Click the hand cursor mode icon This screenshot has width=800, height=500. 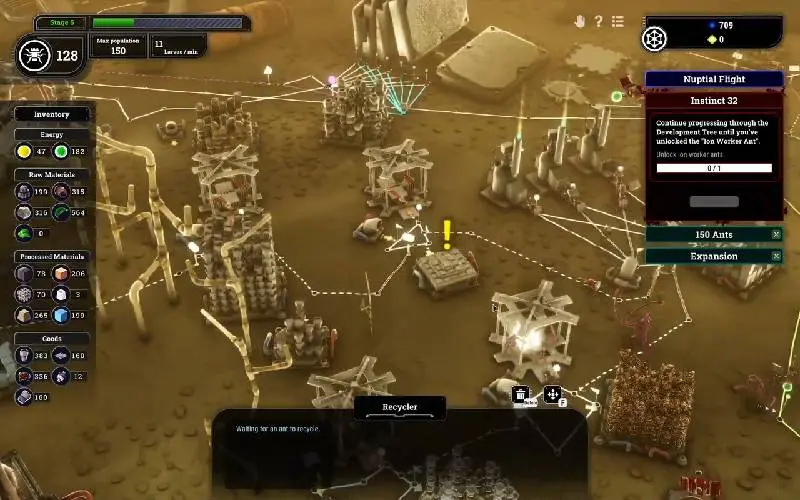pyautogui.click(x=579, y=21)
